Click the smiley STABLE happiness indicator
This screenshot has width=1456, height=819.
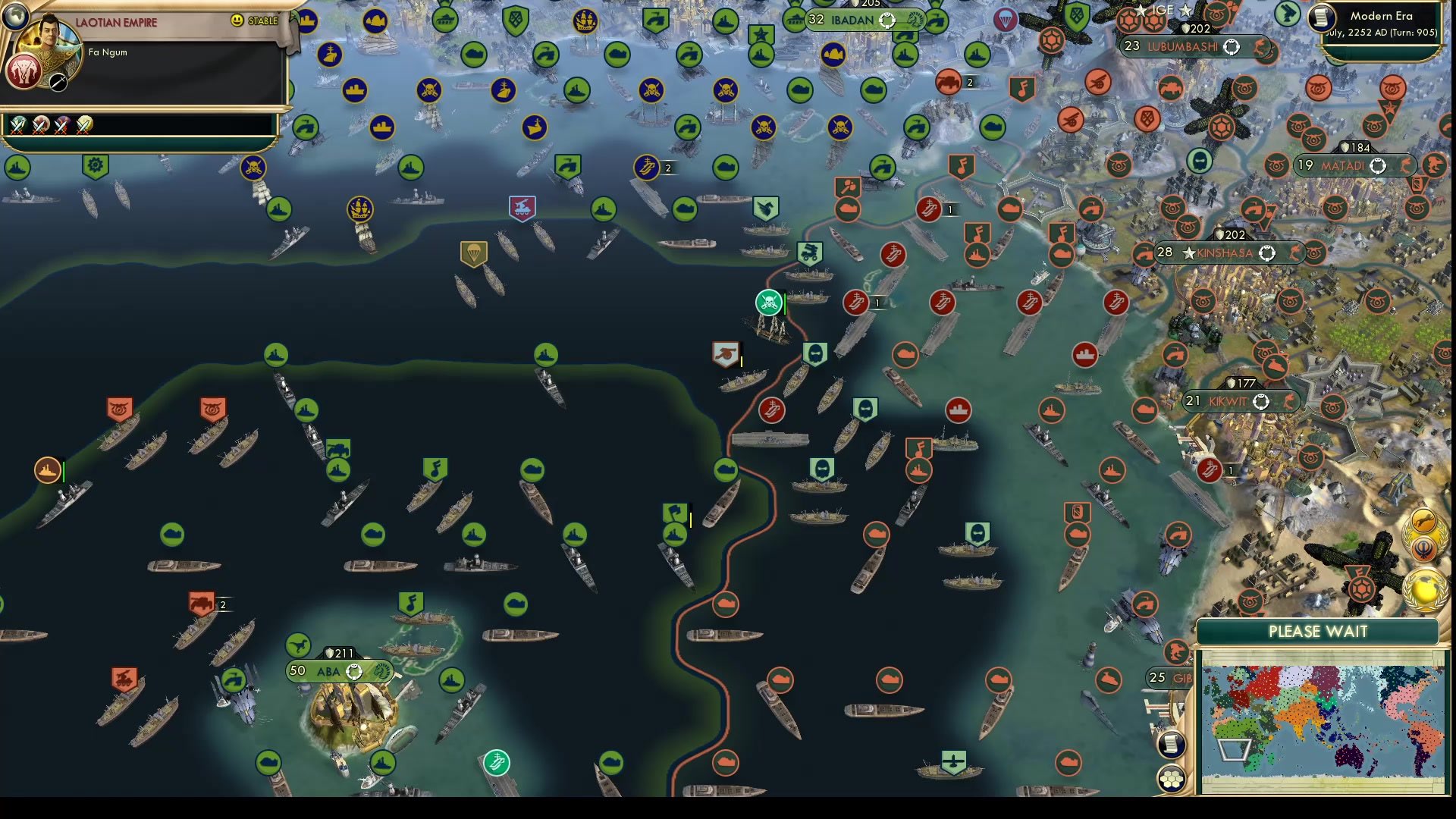pyautogui.click(x=238, y=22)
